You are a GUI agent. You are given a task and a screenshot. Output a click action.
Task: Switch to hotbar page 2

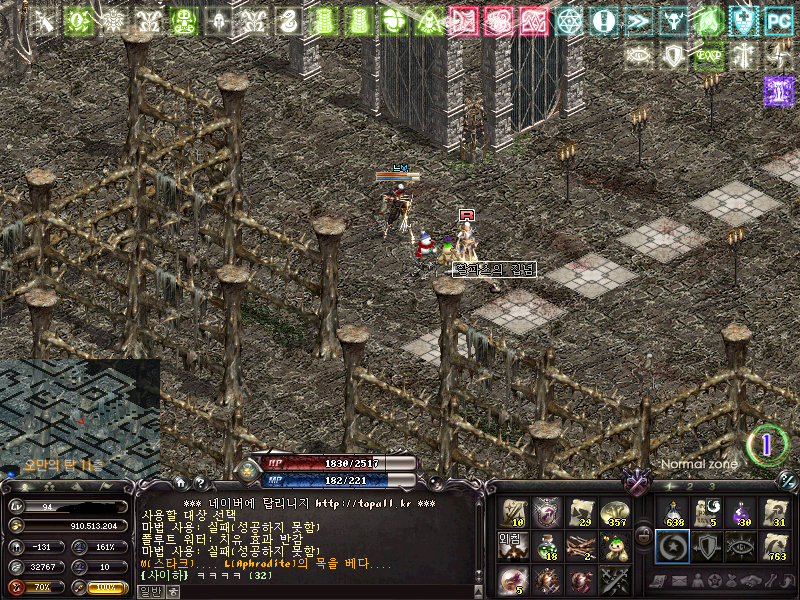(688, 486)
